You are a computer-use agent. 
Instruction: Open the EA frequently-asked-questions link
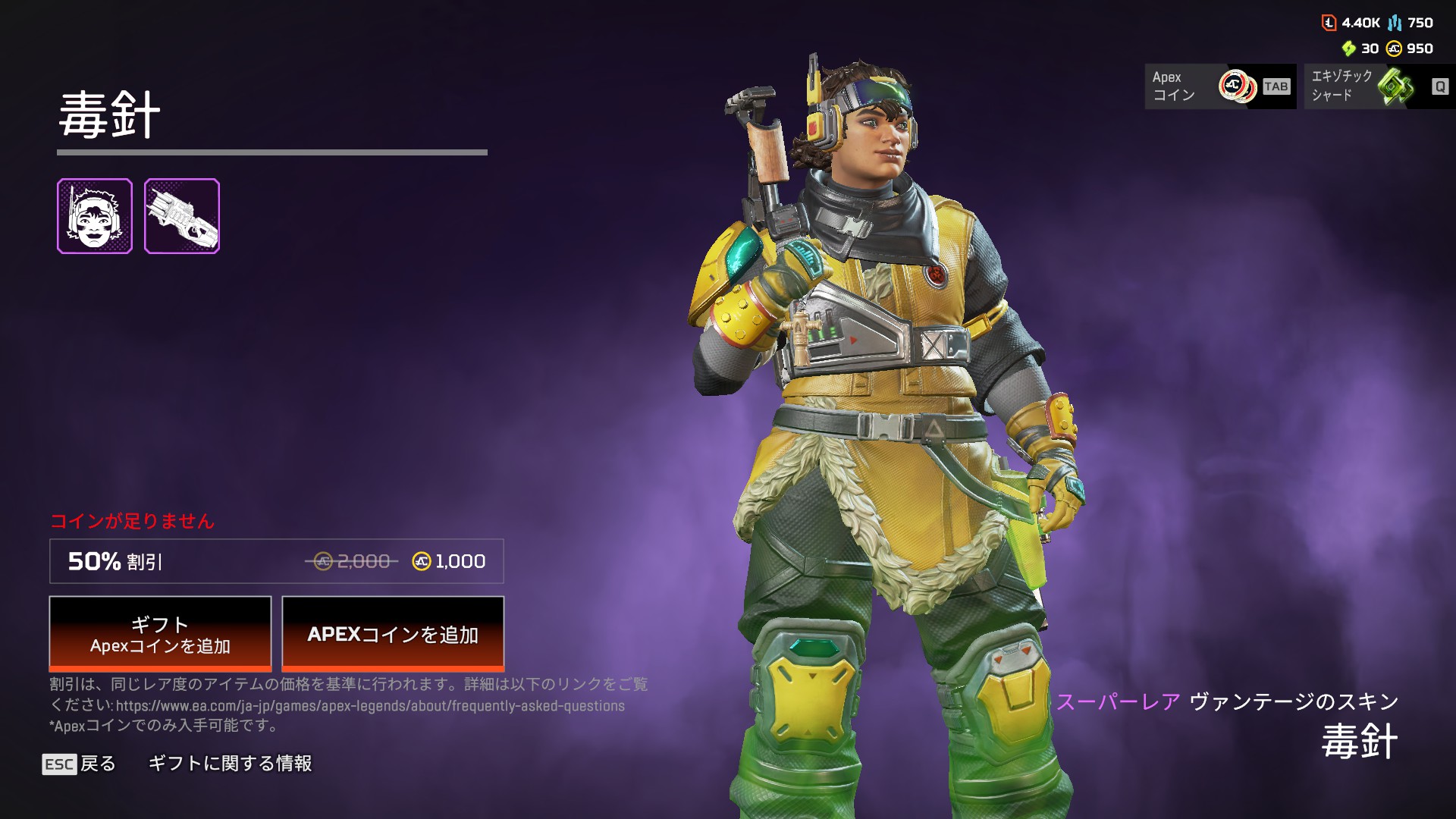click(x=370, y=706)
